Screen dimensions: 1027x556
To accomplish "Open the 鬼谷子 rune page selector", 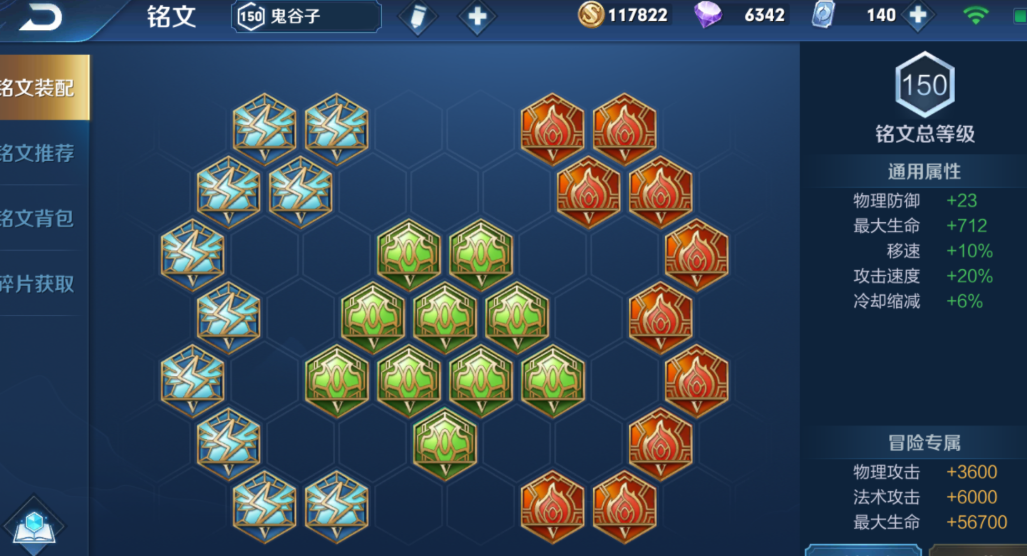I will pyautogui.click(x=307, y=16).
